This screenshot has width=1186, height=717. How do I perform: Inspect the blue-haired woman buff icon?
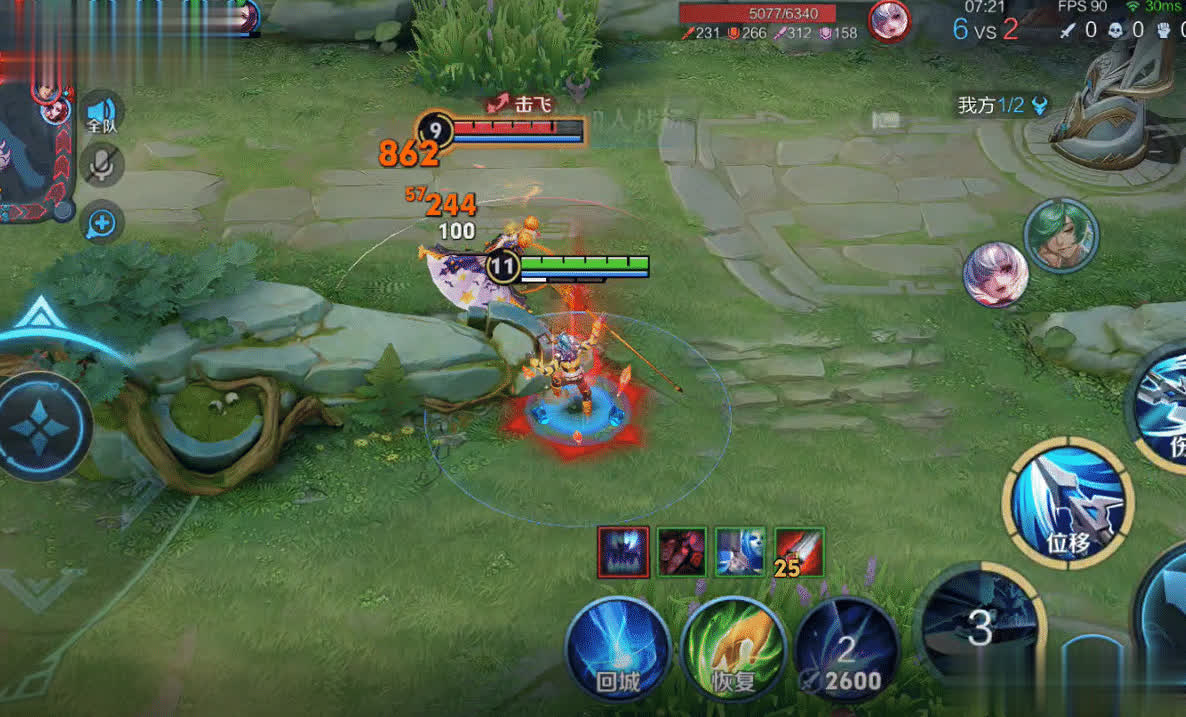click(741, 552)
